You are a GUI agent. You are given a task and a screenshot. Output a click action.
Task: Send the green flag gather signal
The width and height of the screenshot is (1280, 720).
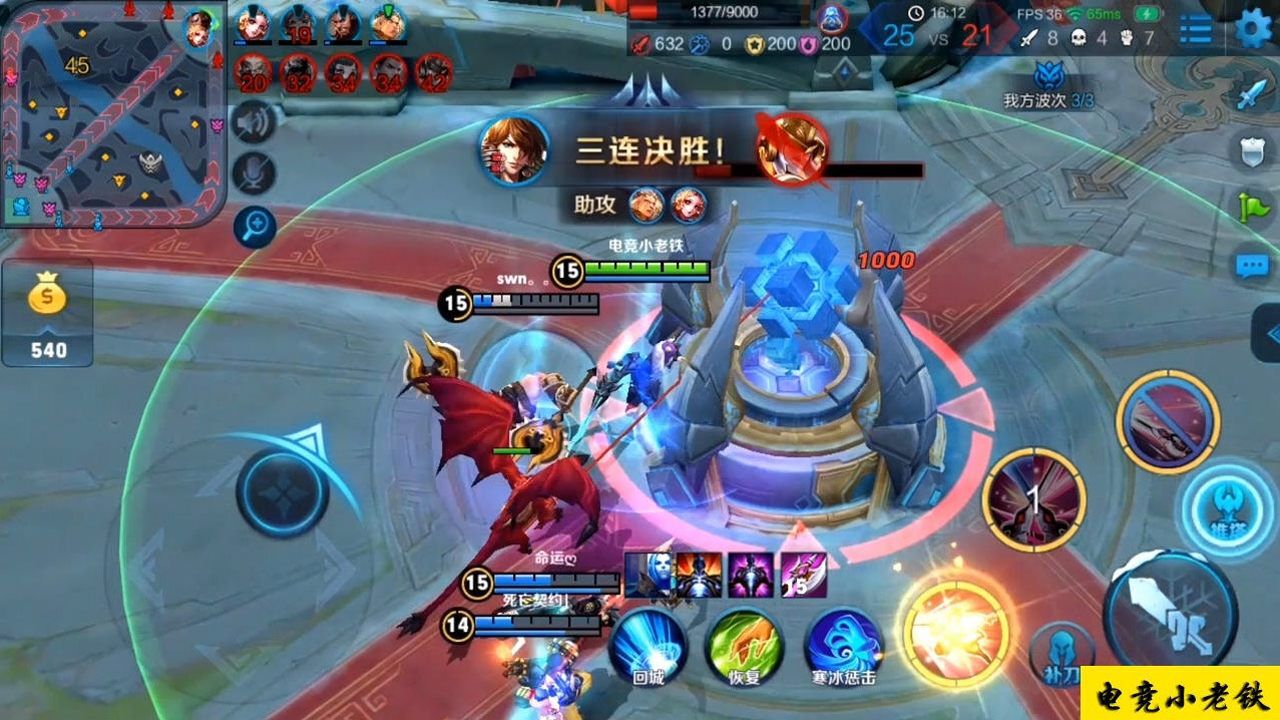tap(1252, 207)
